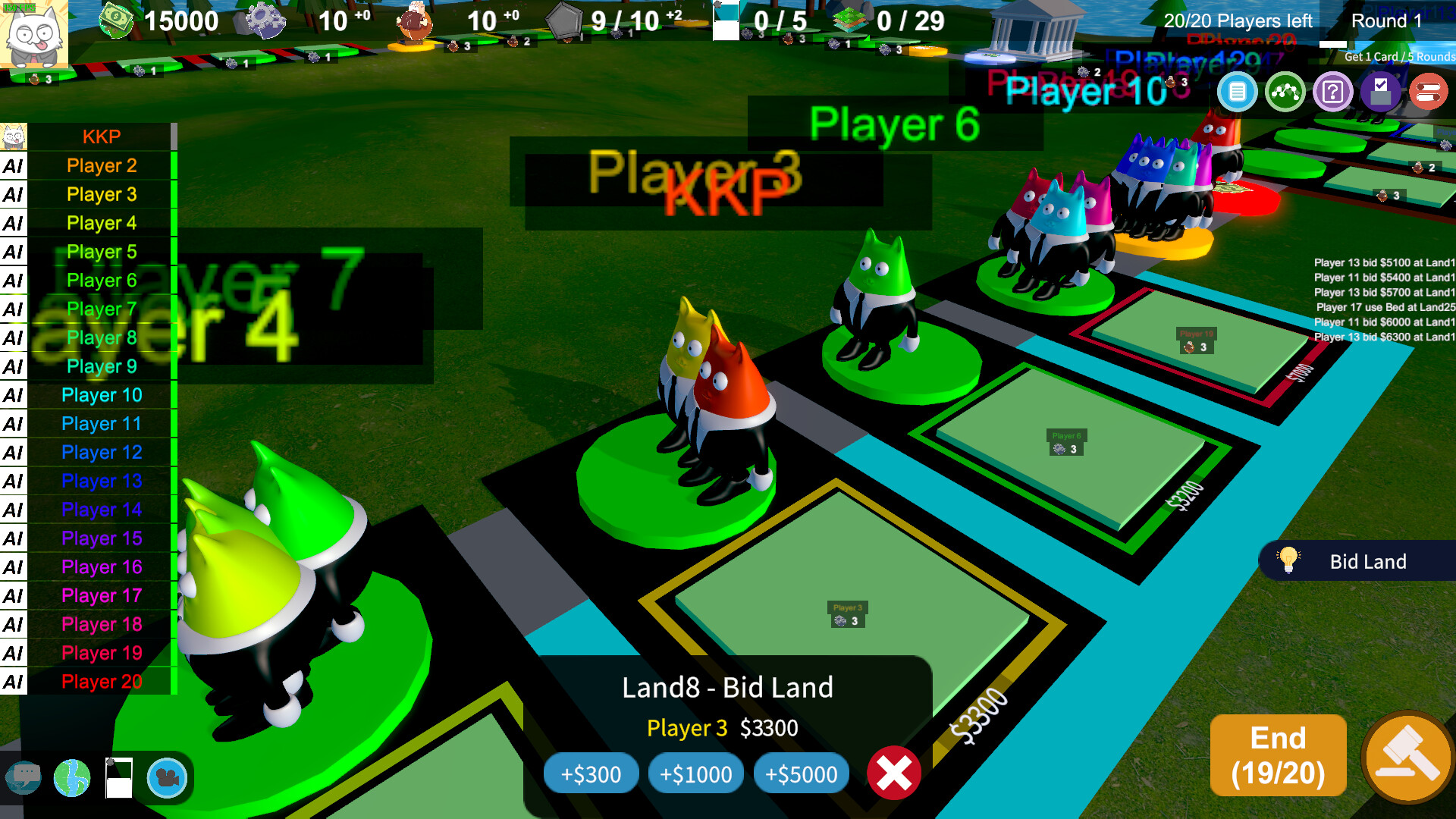
Task: Bid an extra $5000 on Land8
Action: point(801,774)
